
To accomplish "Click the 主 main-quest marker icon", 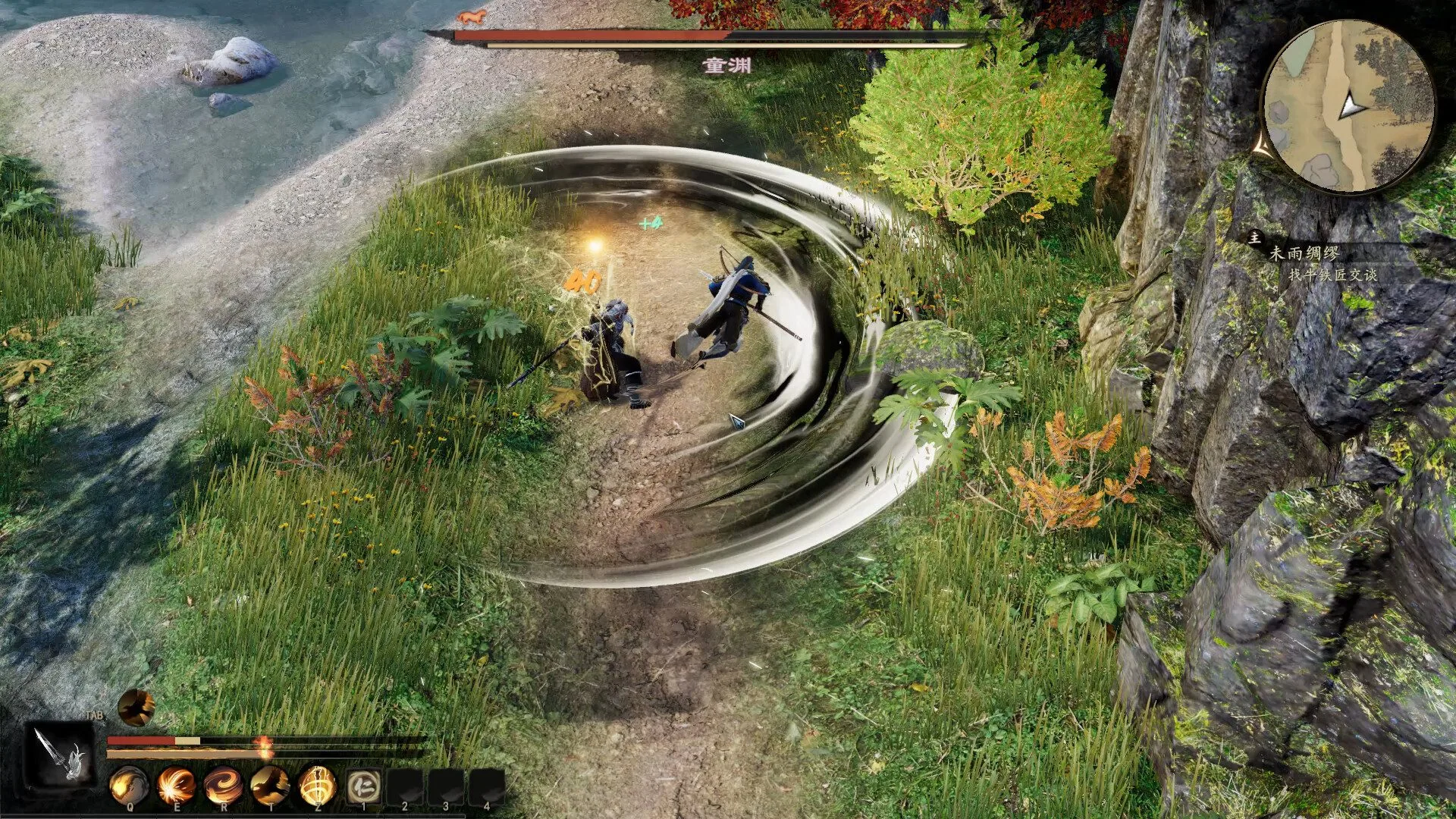I will pyautogui.click(x=1255, y=239).
